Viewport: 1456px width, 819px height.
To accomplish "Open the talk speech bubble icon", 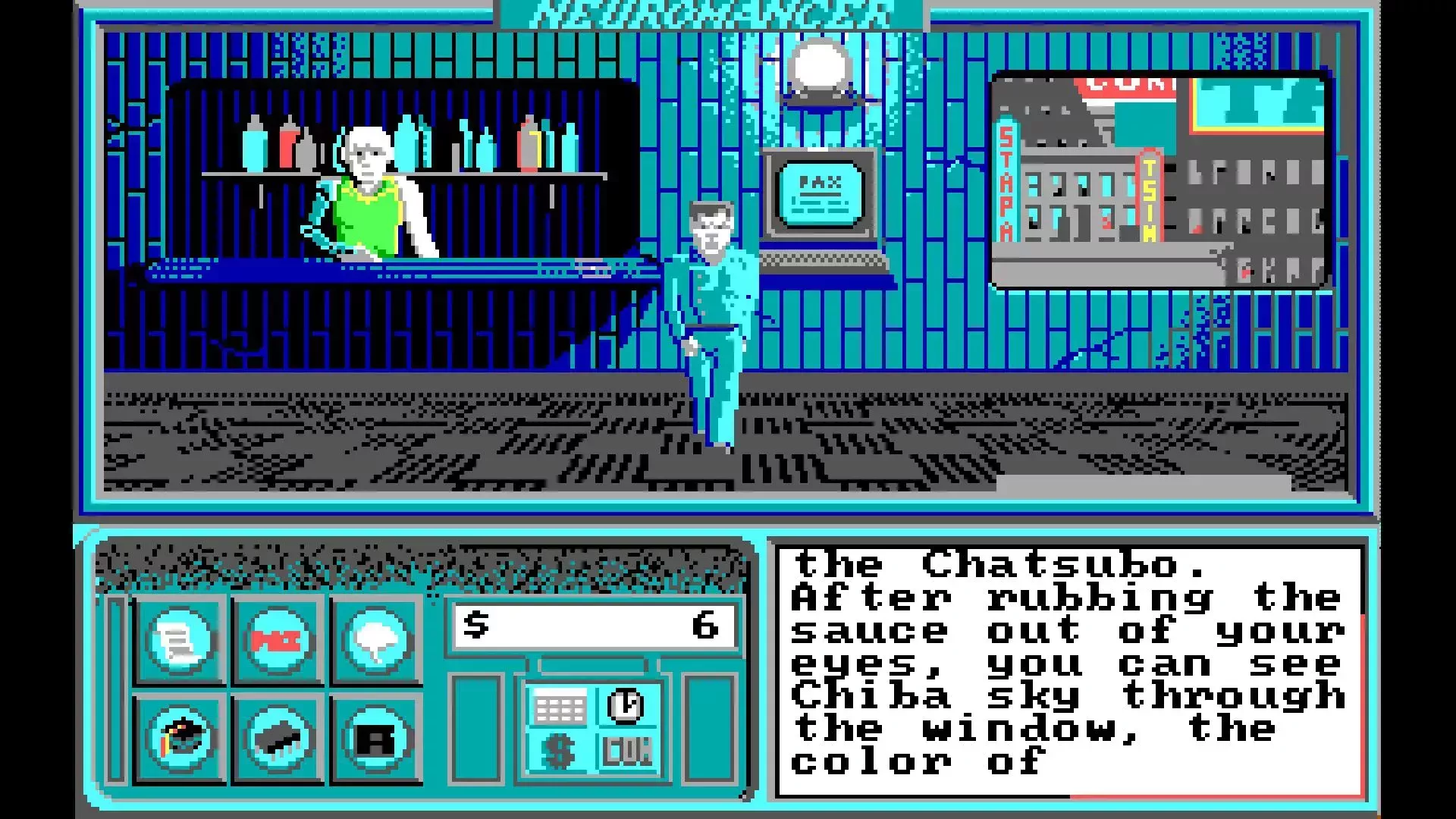I will [375, 639].
